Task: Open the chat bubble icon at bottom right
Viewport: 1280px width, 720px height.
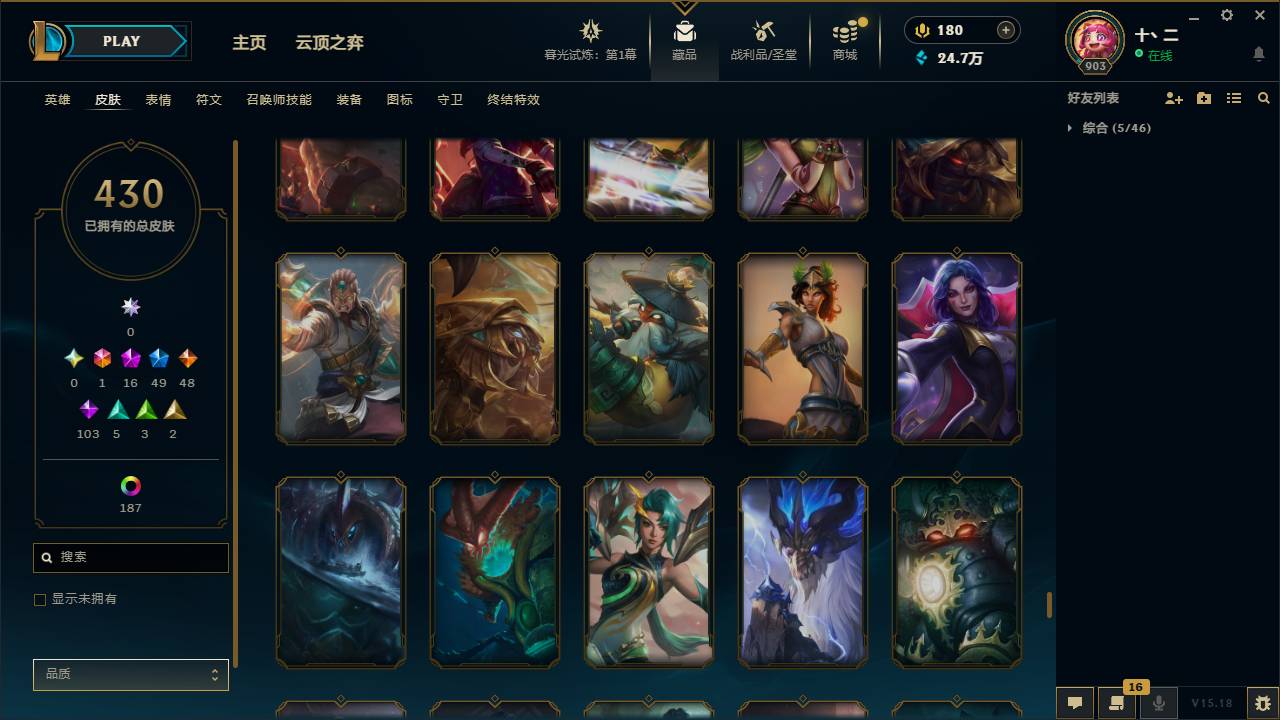Action: (x=1075, y=703)
